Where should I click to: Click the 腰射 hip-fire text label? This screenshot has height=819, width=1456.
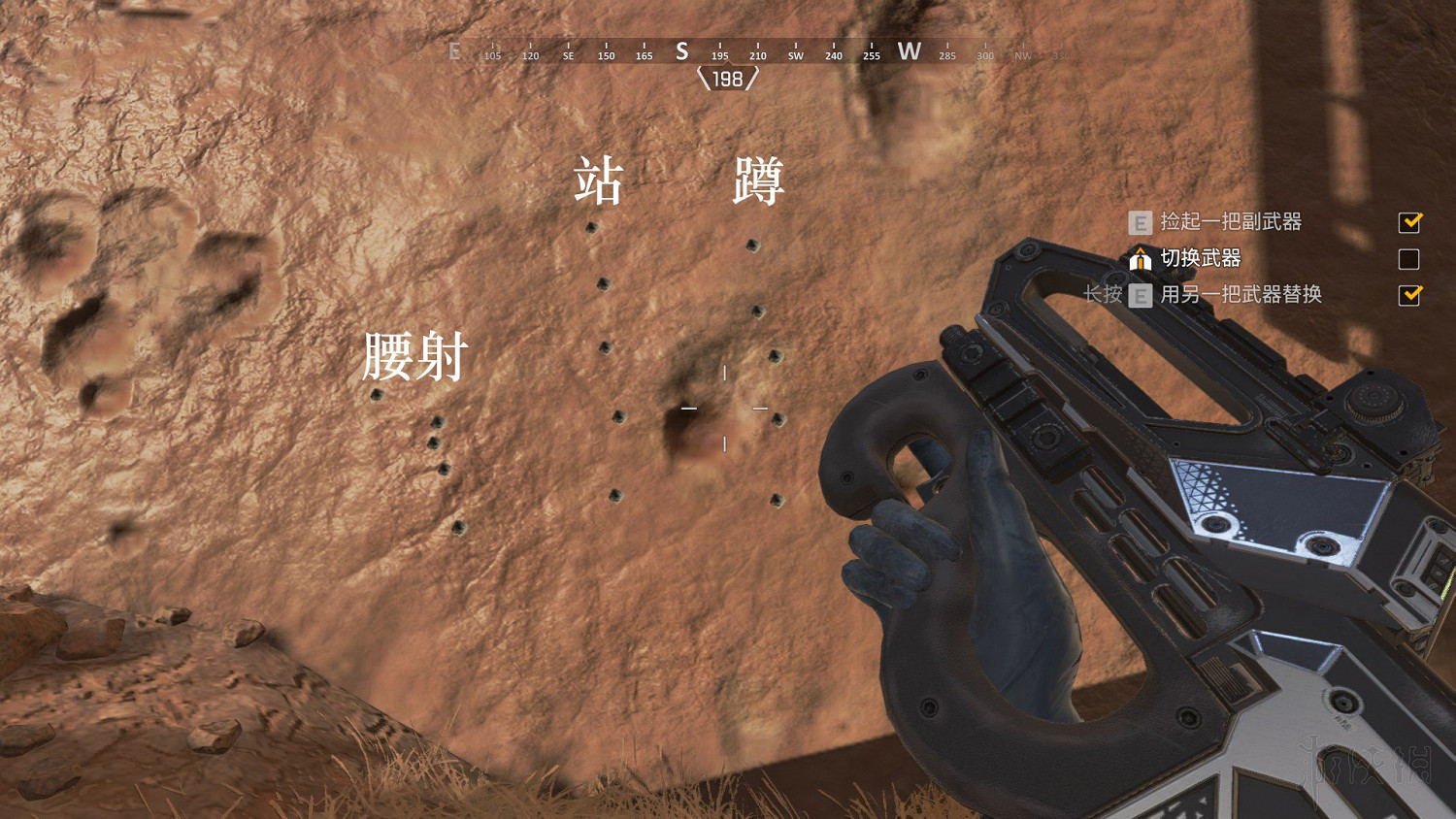[x=414, y=357]
